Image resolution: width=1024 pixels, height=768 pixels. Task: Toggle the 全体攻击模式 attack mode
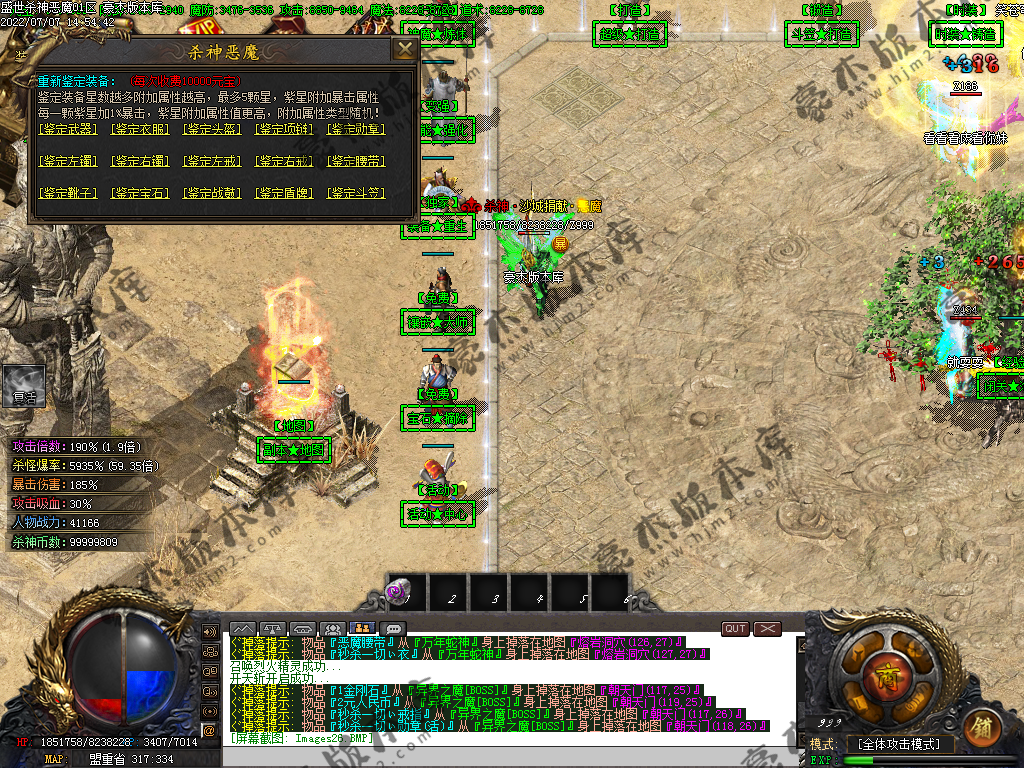click(900, 745)
